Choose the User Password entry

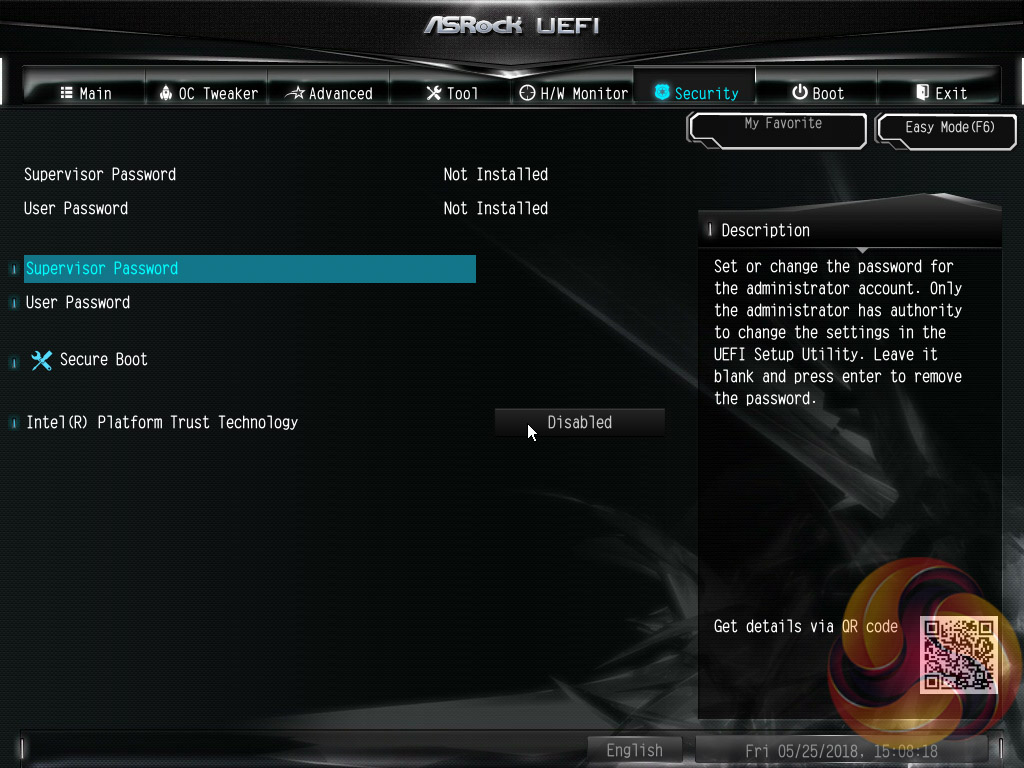[78, 302]
